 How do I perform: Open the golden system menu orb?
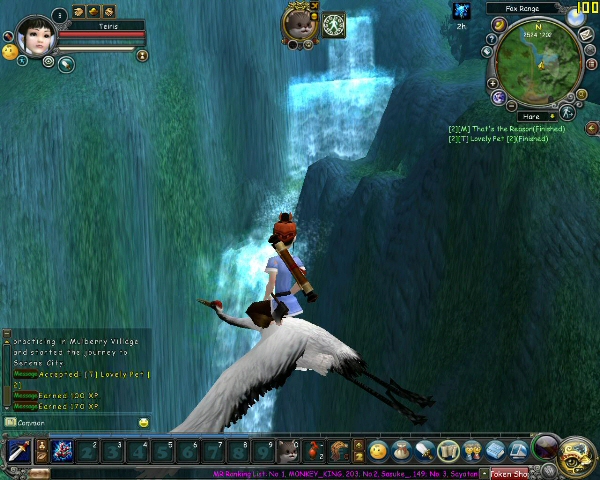pos(578,453)
